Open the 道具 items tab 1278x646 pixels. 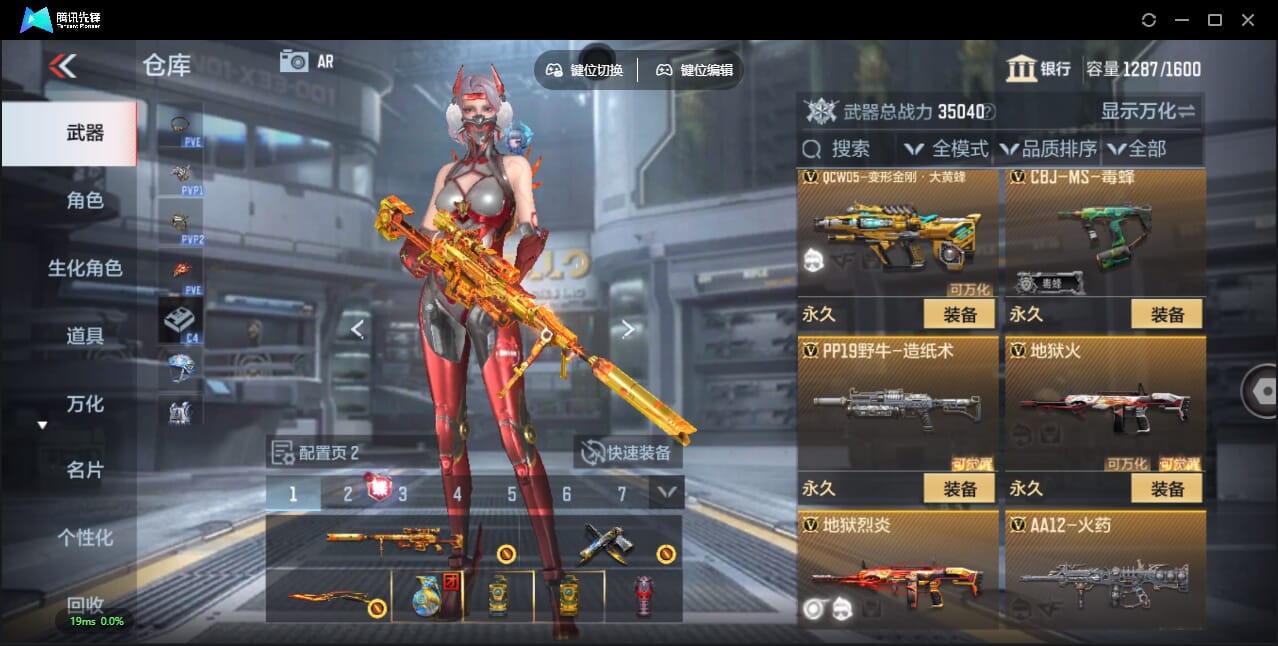point(85,336)
